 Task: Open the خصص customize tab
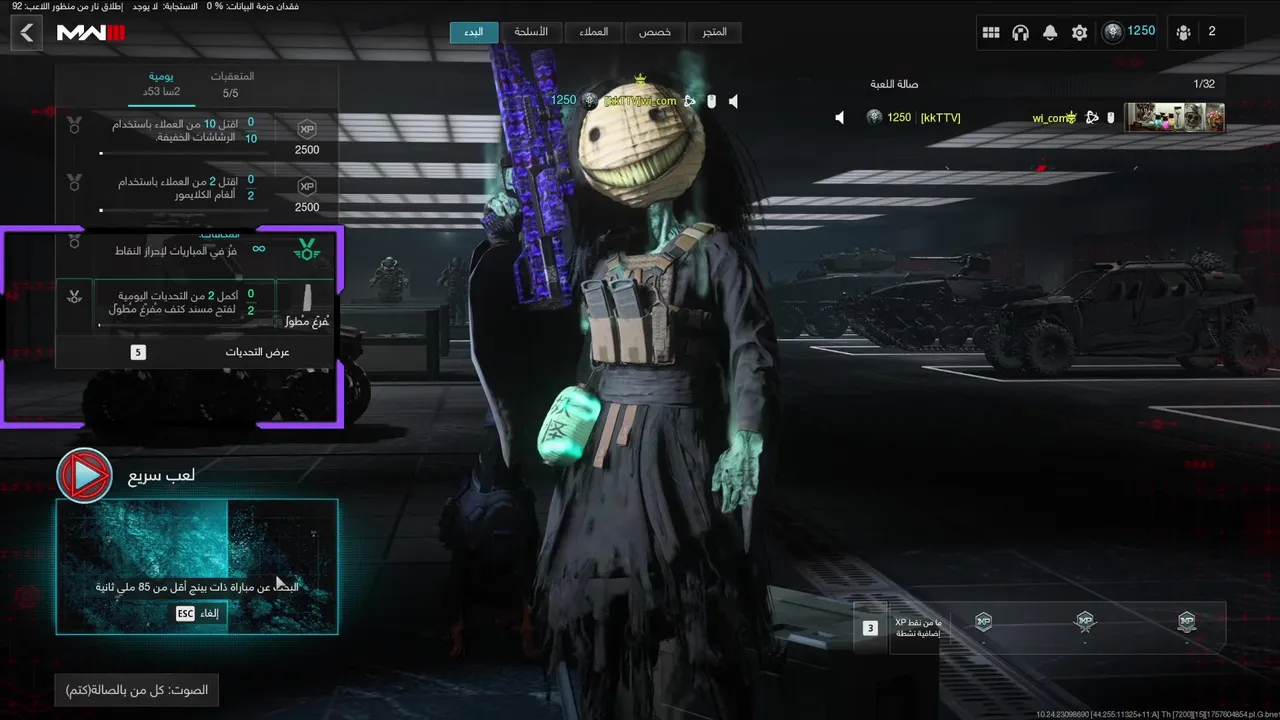click(655, 32)
